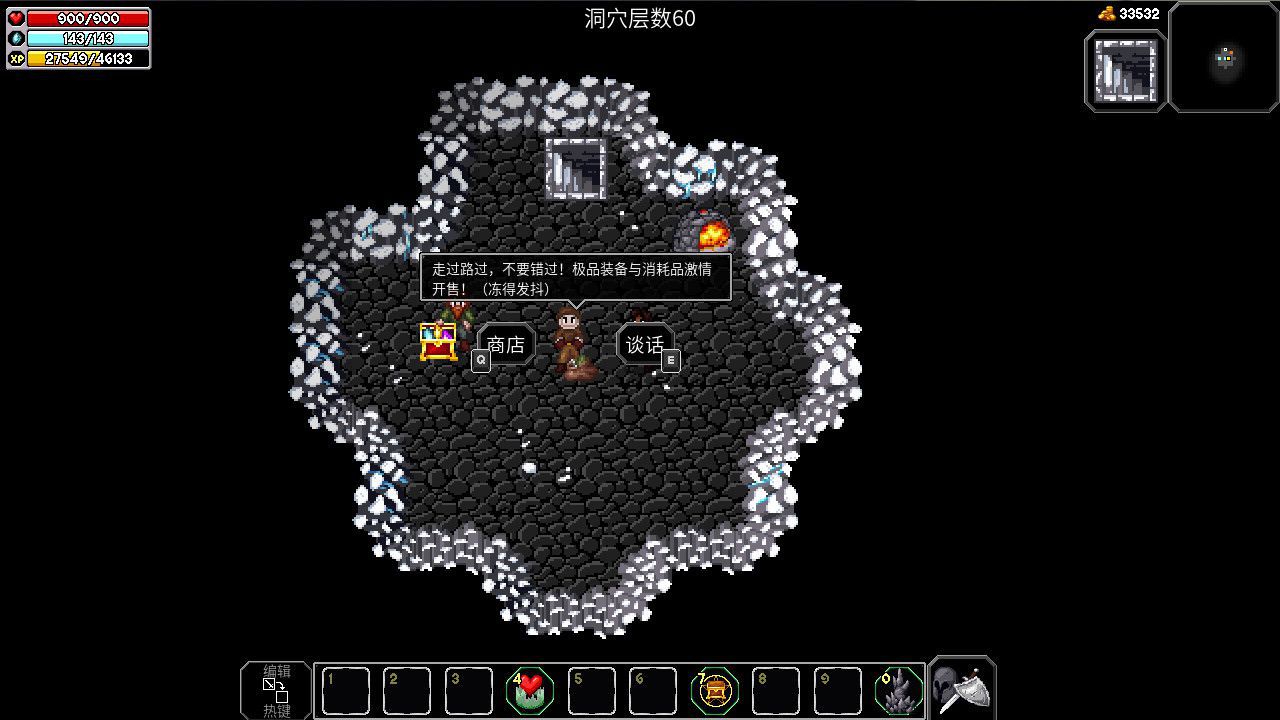Viewport: 1280px width, 720px height.
Task: Select the ore item in hotbar slot 0
Action: coord(901,690)
